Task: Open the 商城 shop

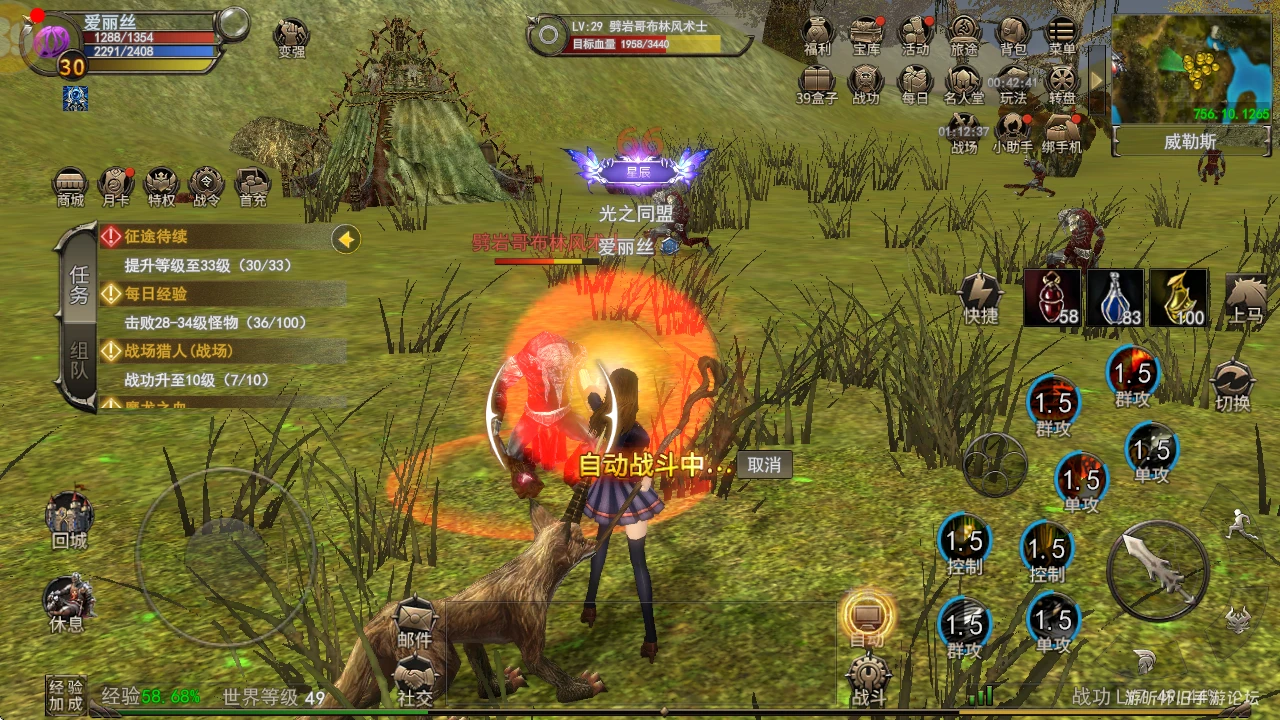Action: tap(70, 187)
